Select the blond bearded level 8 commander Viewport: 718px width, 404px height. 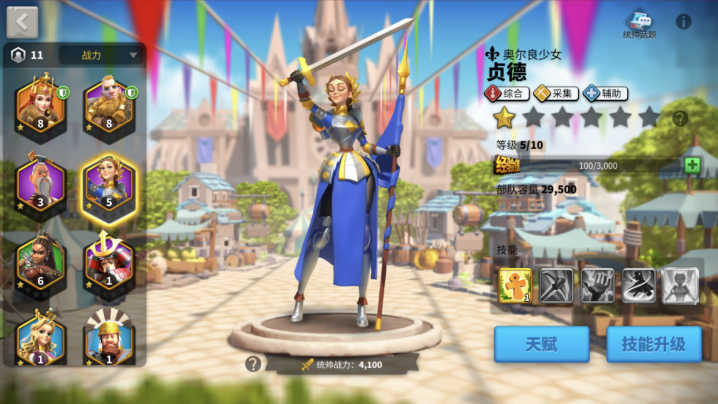point(109,105)
